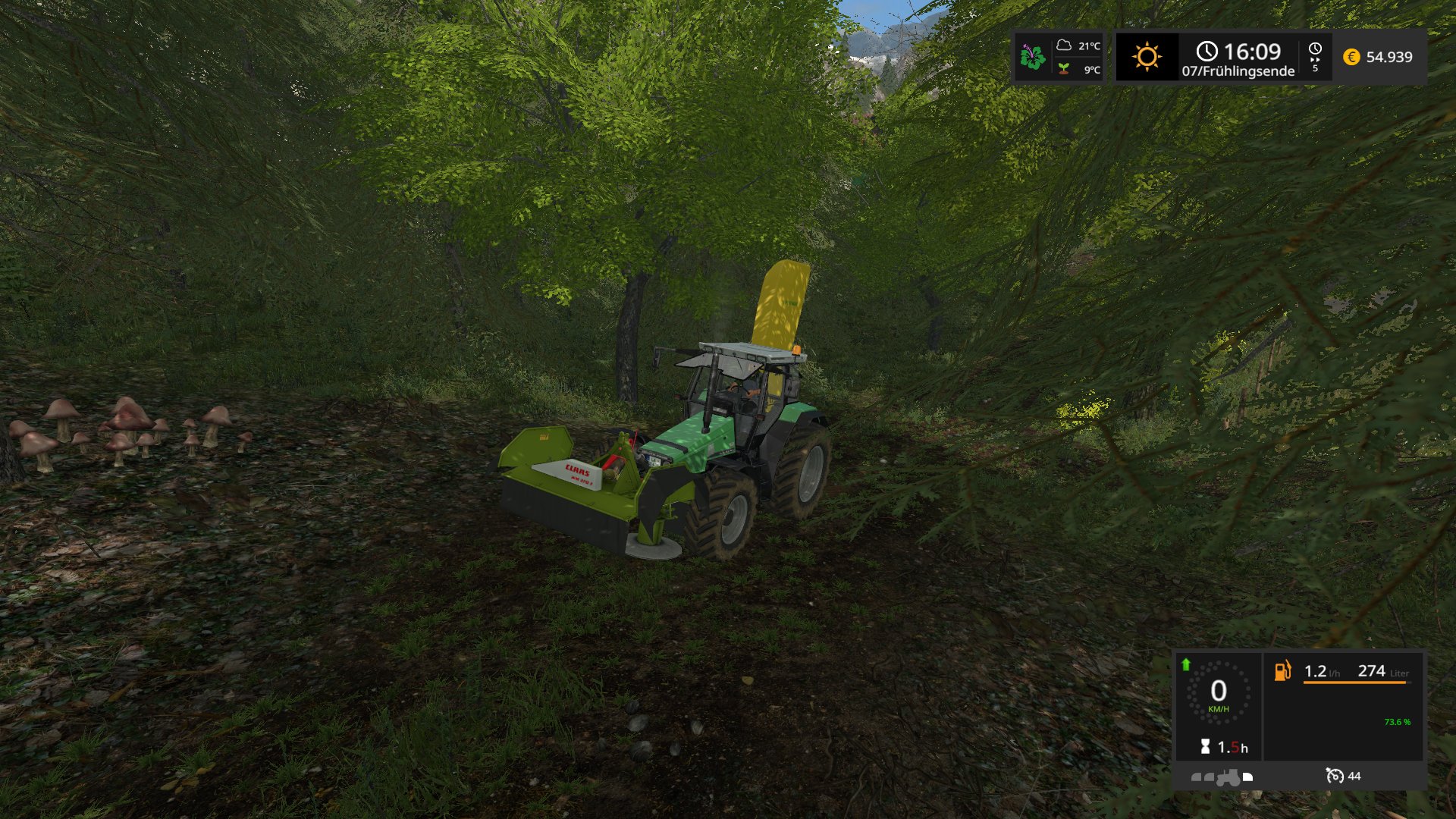Click the pink flower season icon

pyautogui.click(x=1032, y=57)
